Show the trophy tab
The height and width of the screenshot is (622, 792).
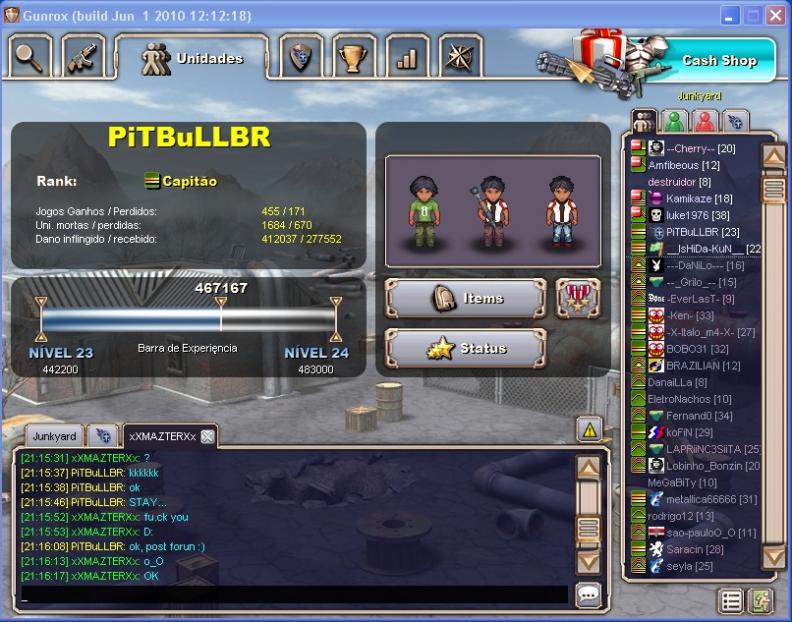(352, 57)
